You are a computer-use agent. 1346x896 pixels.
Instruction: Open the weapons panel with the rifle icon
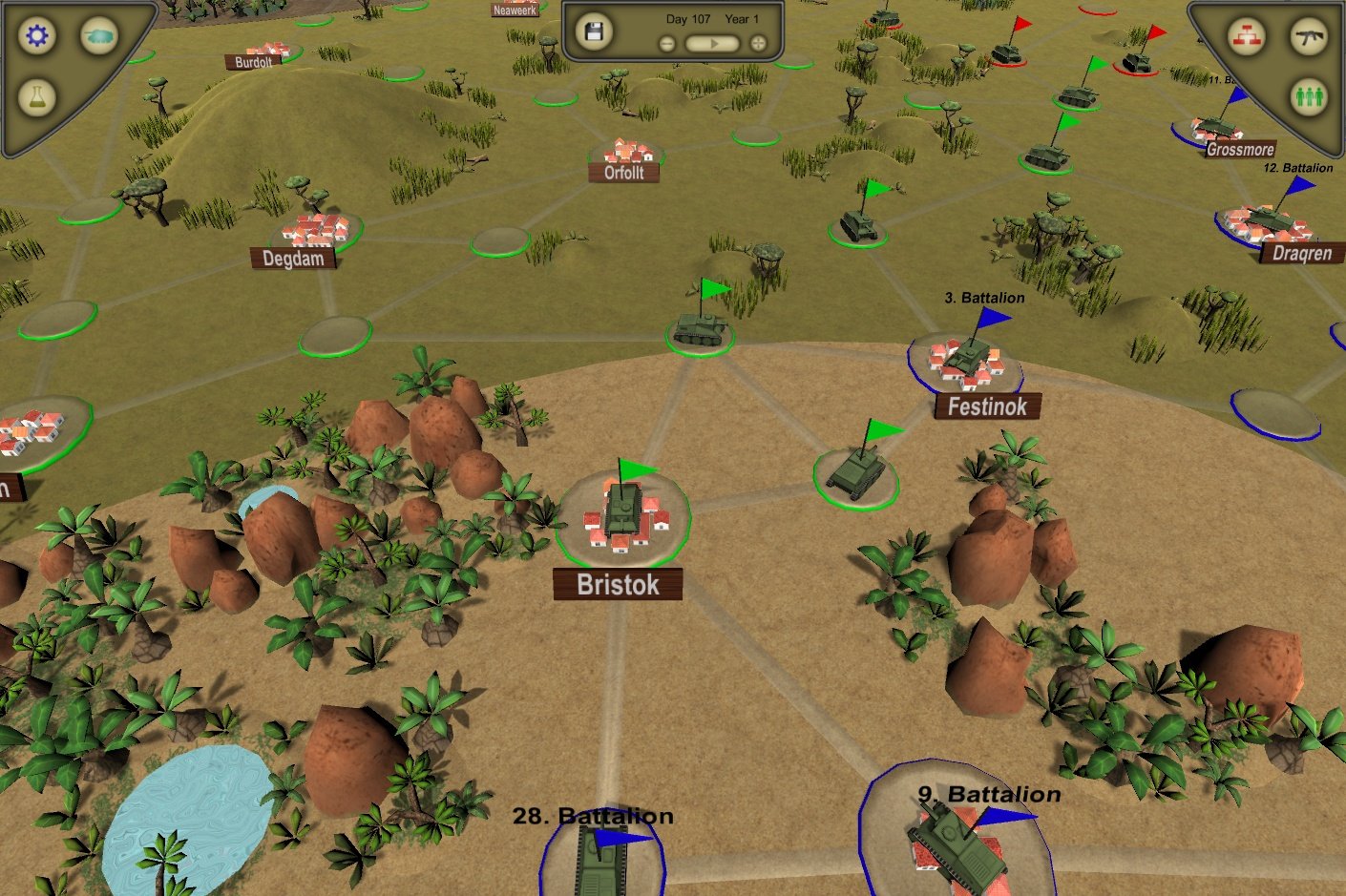pos(1310,36)
